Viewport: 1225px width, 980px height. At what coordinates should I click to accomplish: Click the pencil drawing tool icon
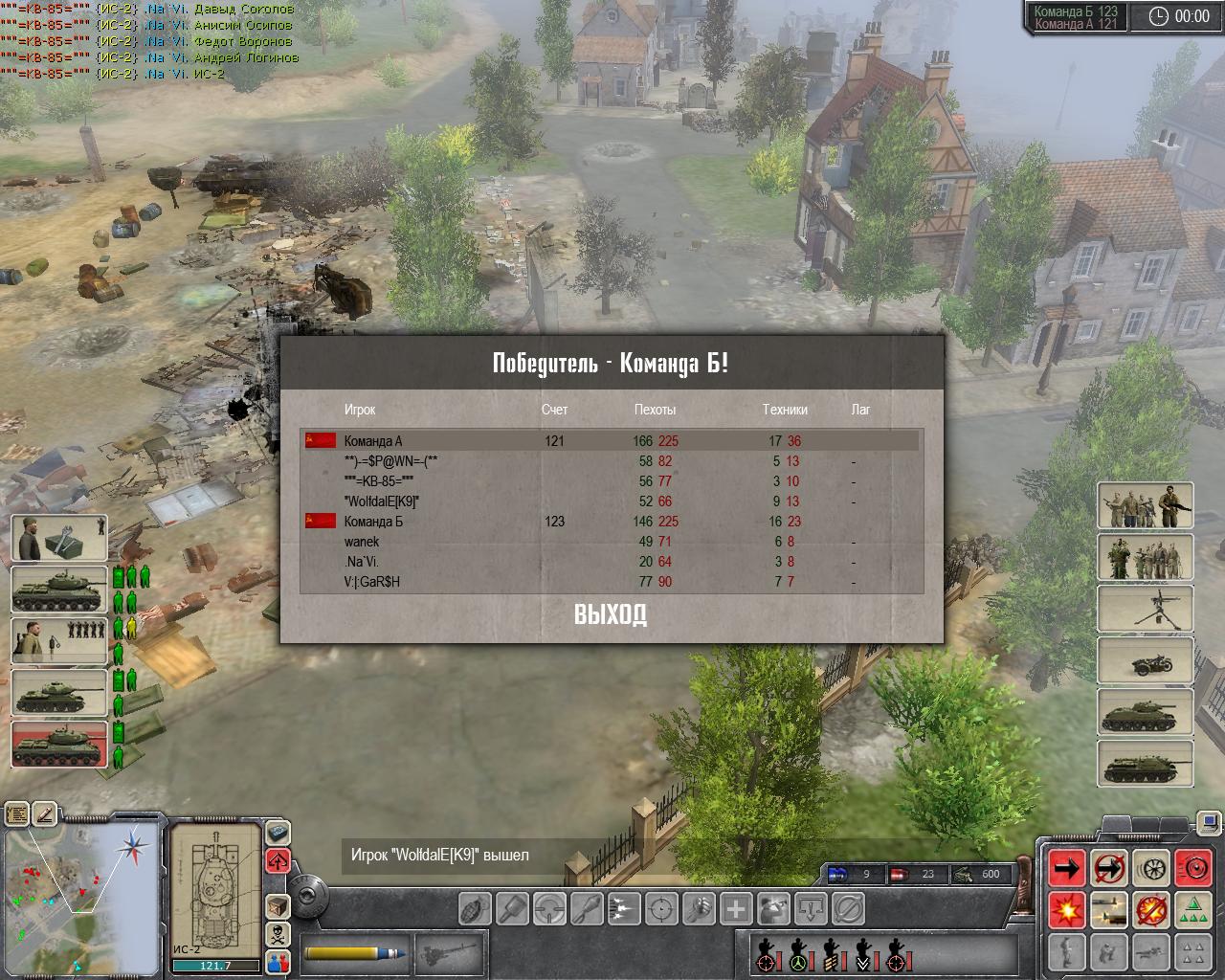[45, 814]
